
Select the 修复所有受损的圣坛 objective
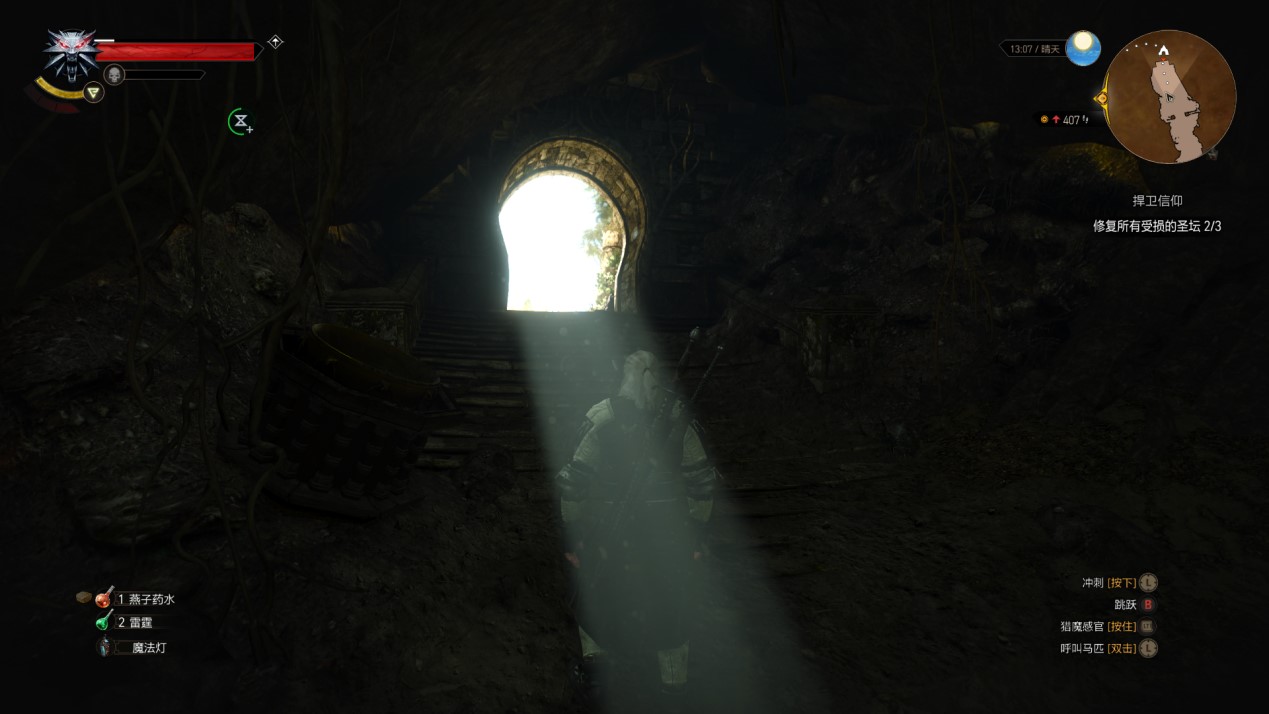1157,226
